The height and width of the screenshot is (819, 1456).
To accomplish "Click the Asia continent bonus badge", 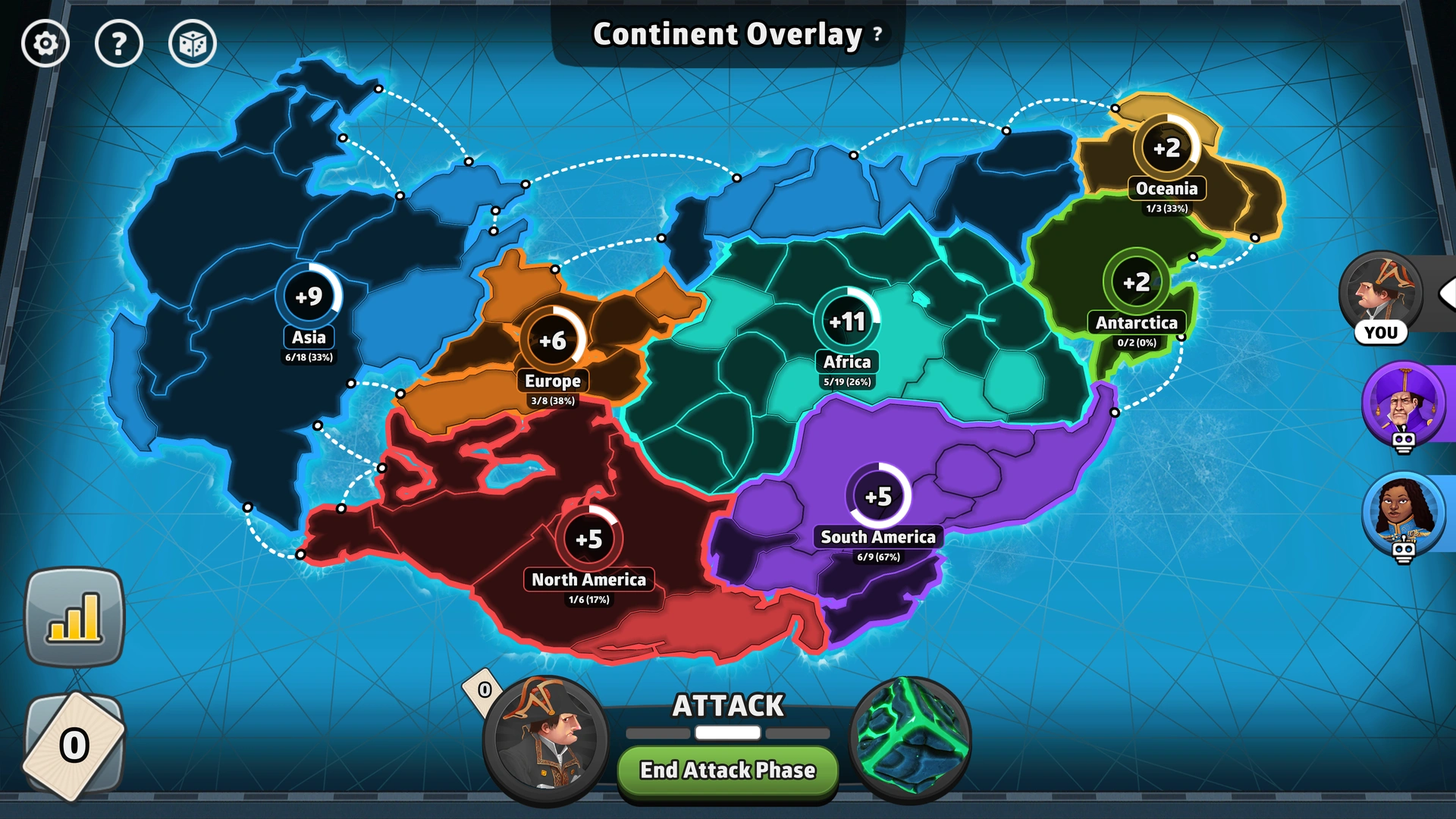I will pos(309,295).
